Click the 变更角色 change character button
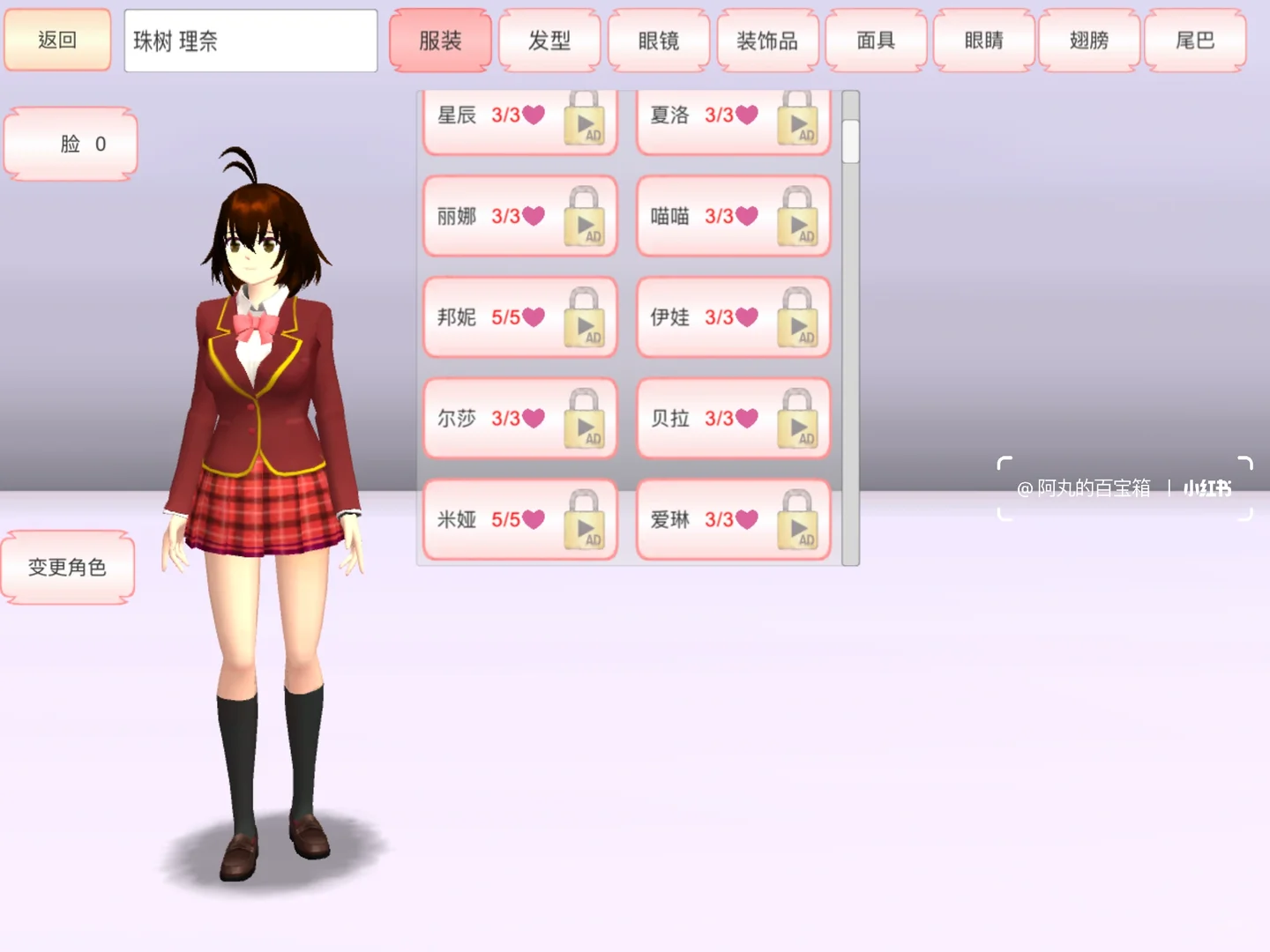This screenshot has width=1270, height=952. click(67, 568)
